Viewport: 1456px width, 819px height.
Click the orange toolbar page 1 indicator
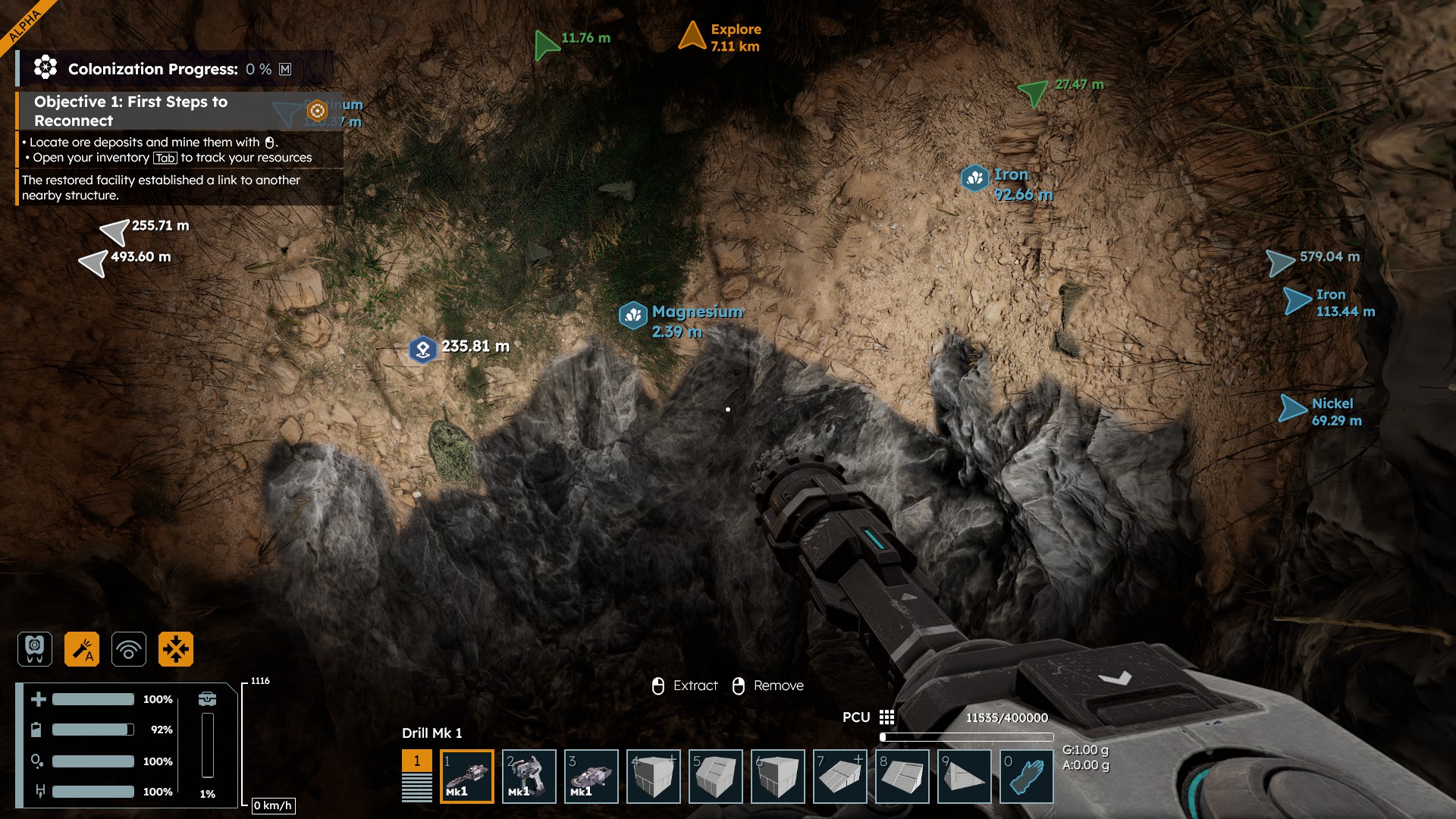[416, 761]
